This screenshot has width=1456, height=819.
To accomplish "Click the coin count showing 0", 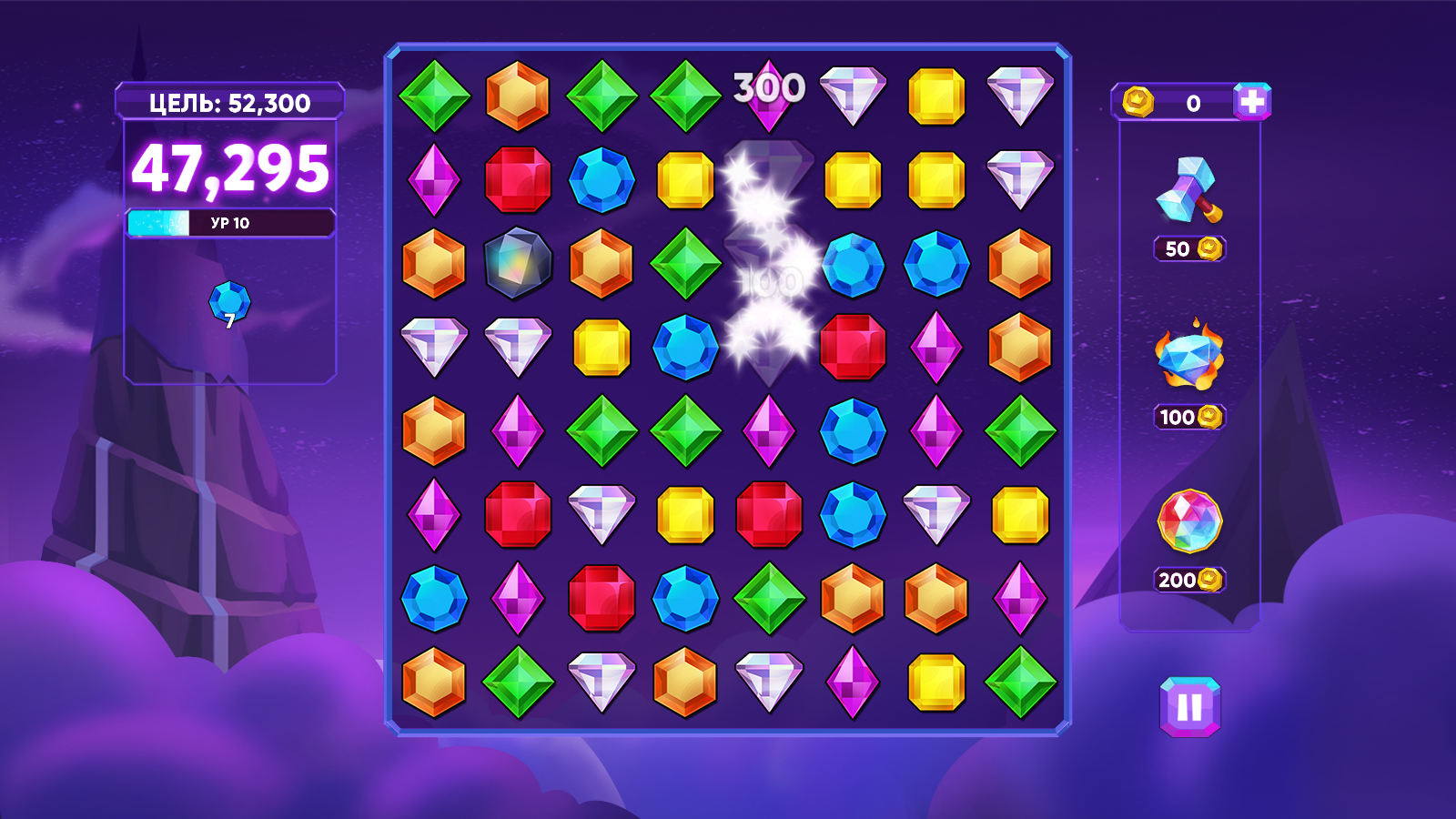I will click(1192, 104).
